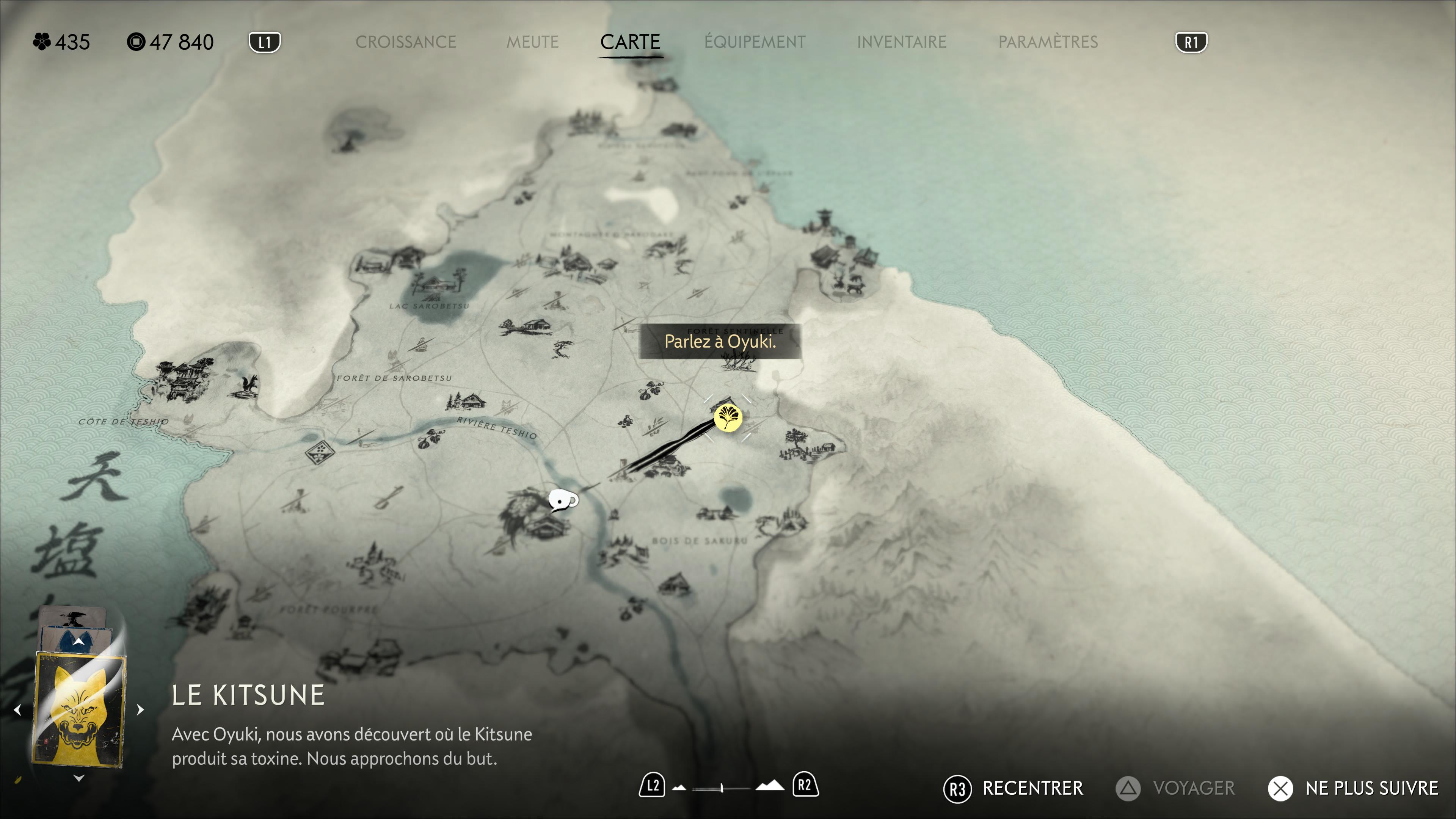Open the Paramètres tab
This screenshot has height=819, width=1456.
1047,42
